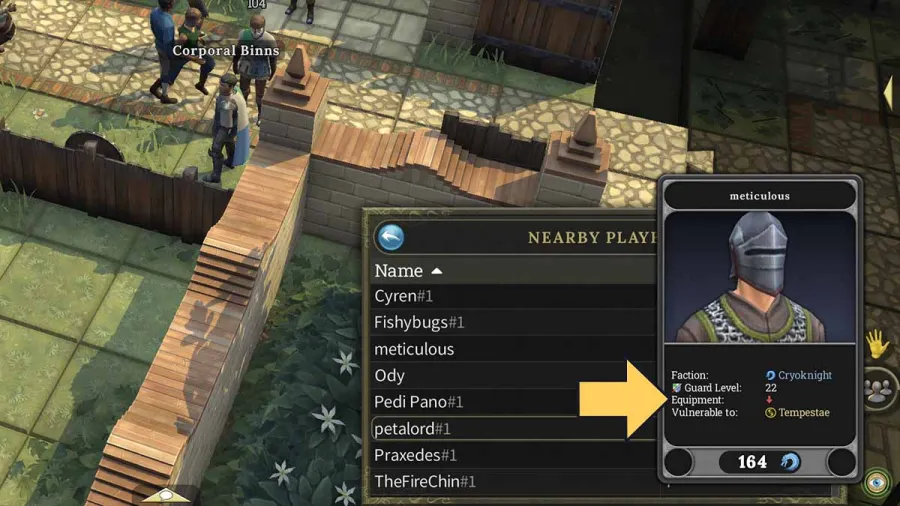Choose Praxedes#1 from the list
Viewport: 900px width, 506px height.
[415, 455]
